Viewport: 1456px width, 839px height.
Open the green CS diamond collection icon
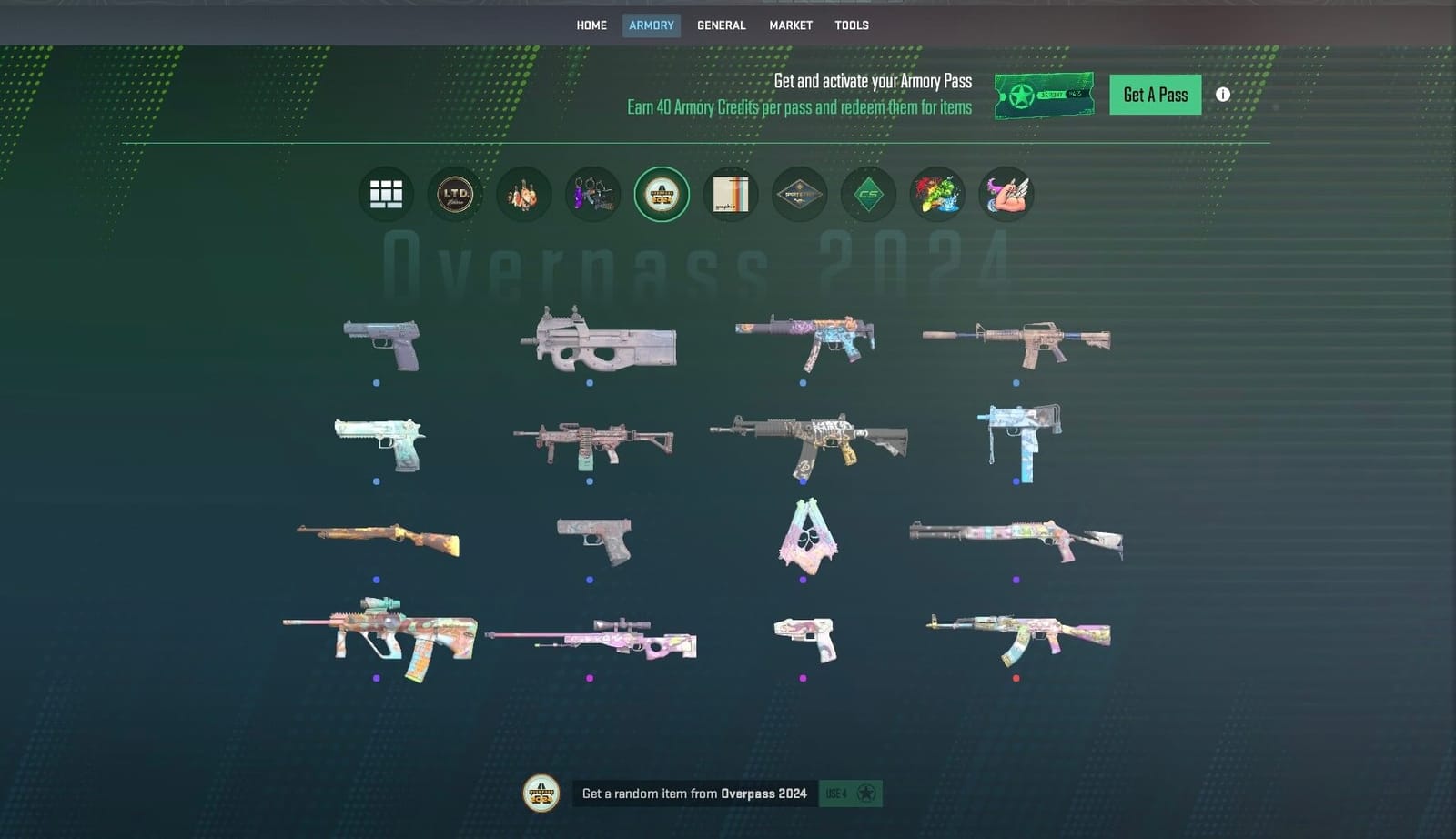[x=868, y=194]
